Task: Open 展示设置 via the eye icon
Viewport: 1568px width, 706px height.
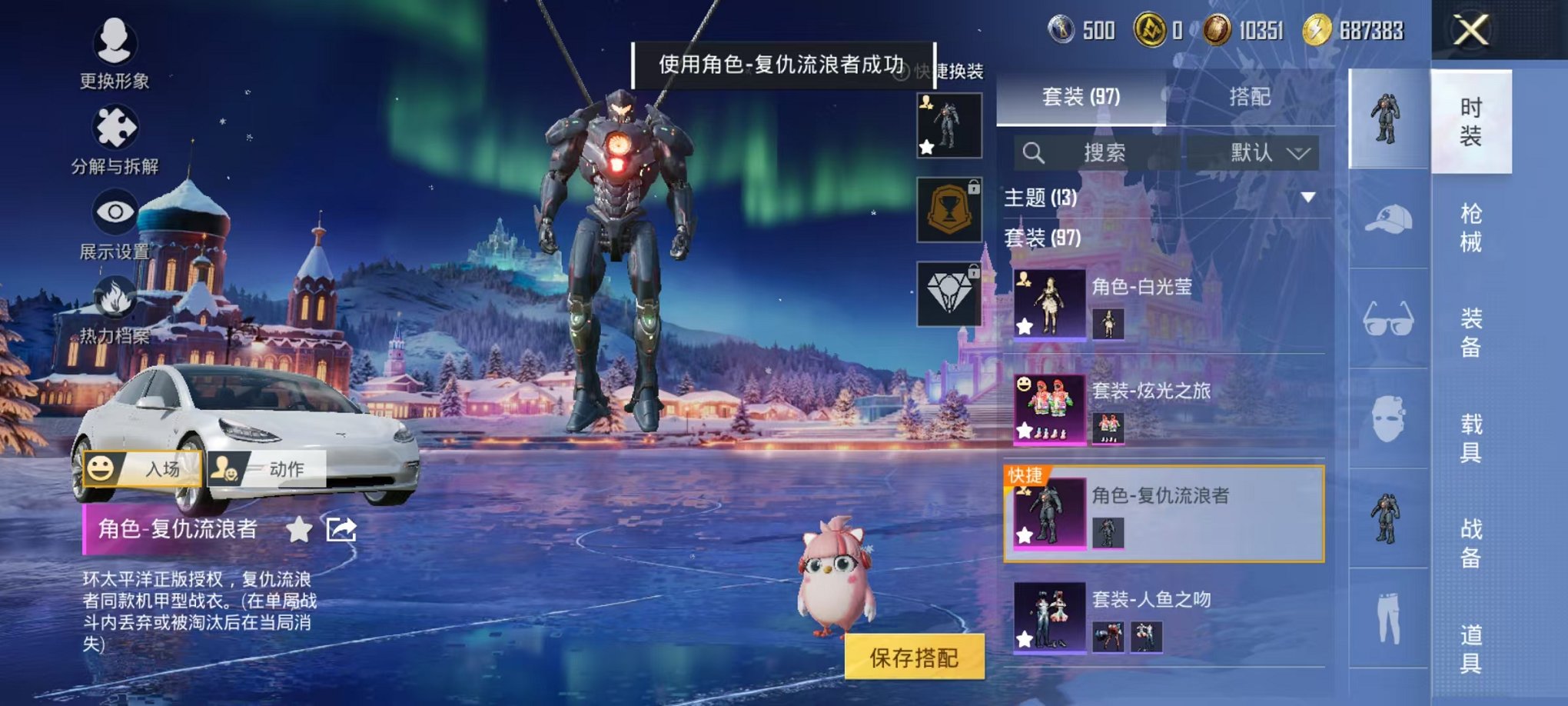Action: coord(115,210)
